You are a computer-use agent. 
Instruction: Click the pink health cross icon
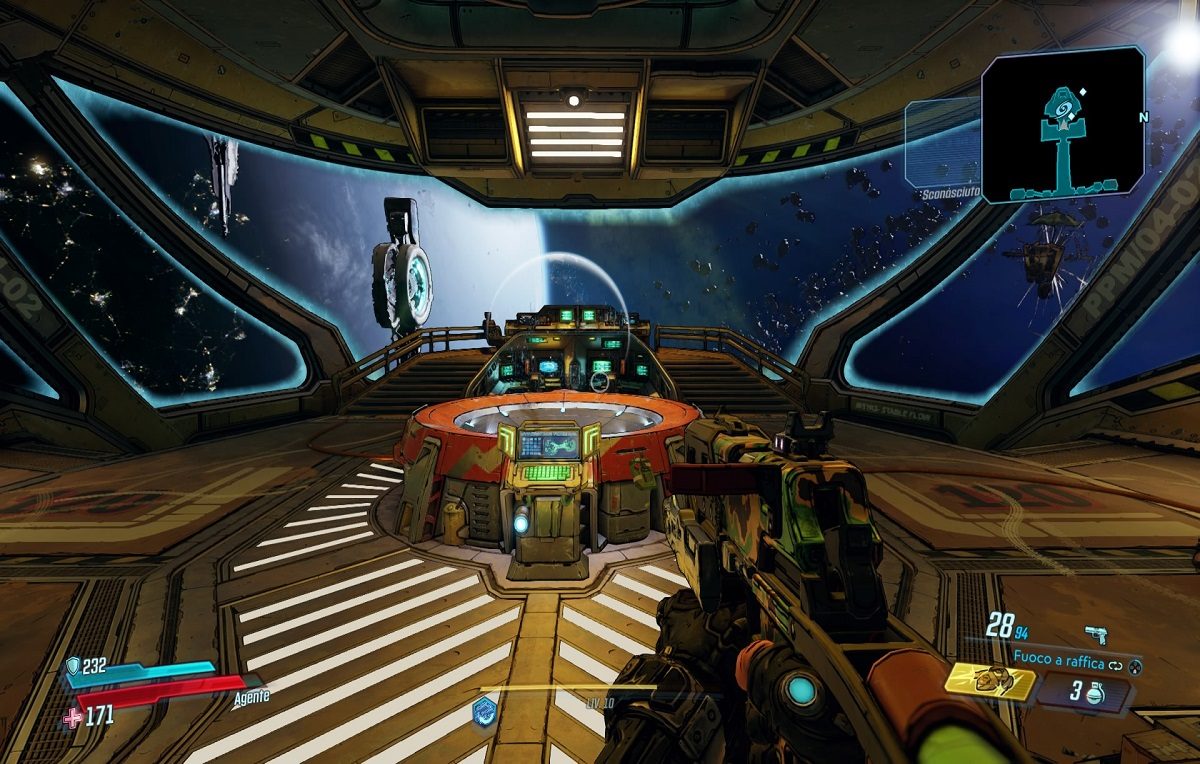tap(71, 717)
